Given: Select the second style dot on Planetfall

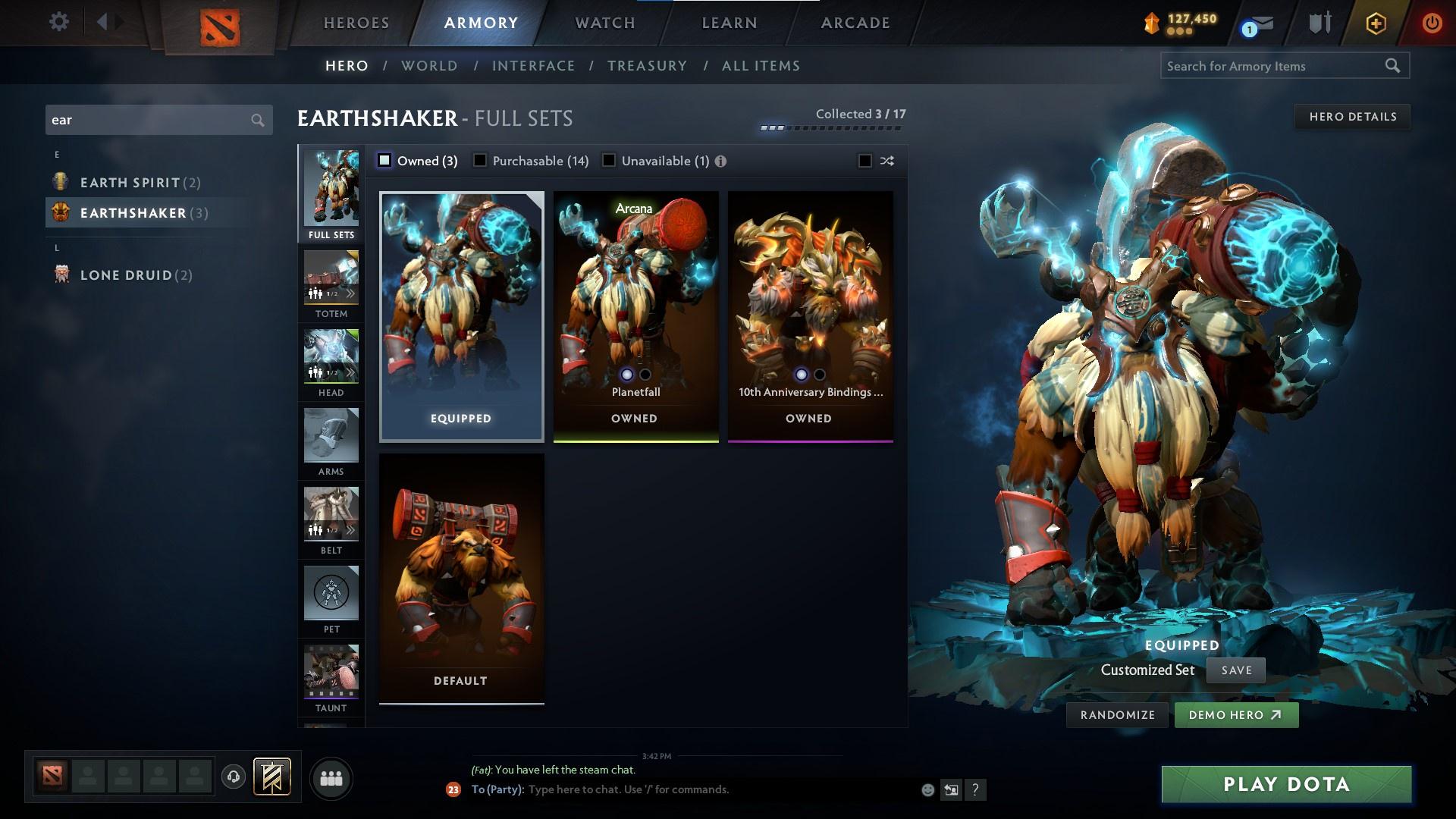Looking at the screenshot, I should [x=646, y=375].
